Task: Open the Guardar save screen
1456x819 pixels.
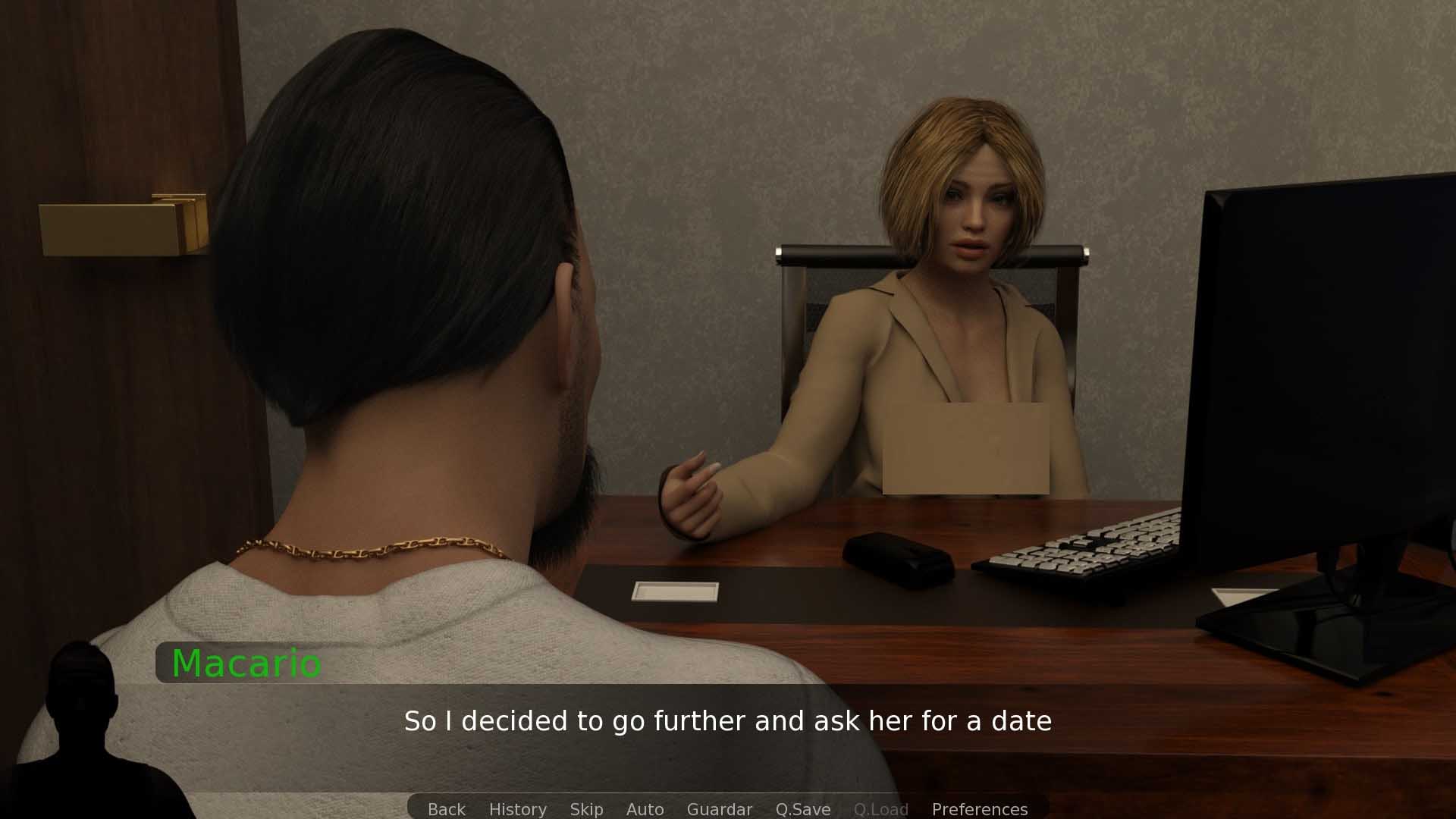Action: click(719, 809)
